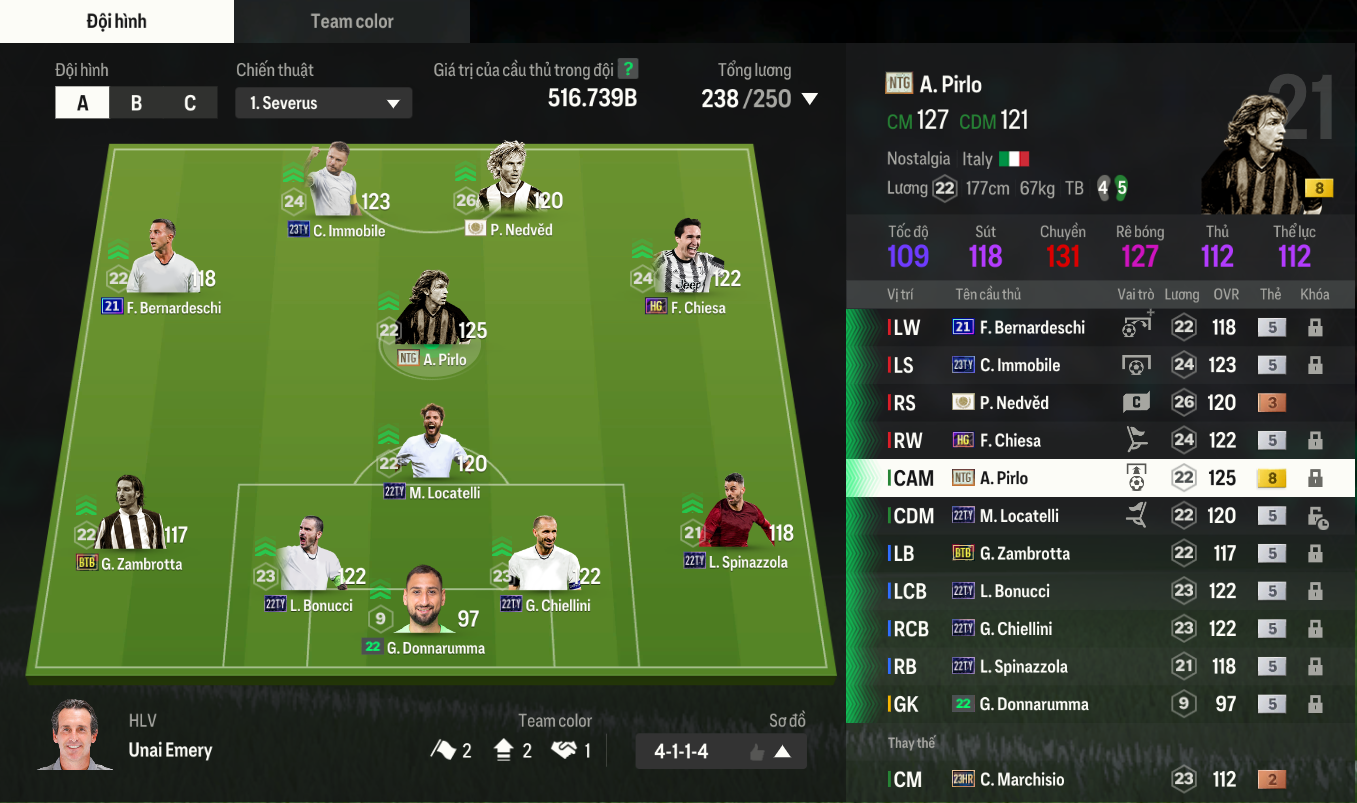Select squad B
This screenshot has height=803, width=1357.
[136, 103]
